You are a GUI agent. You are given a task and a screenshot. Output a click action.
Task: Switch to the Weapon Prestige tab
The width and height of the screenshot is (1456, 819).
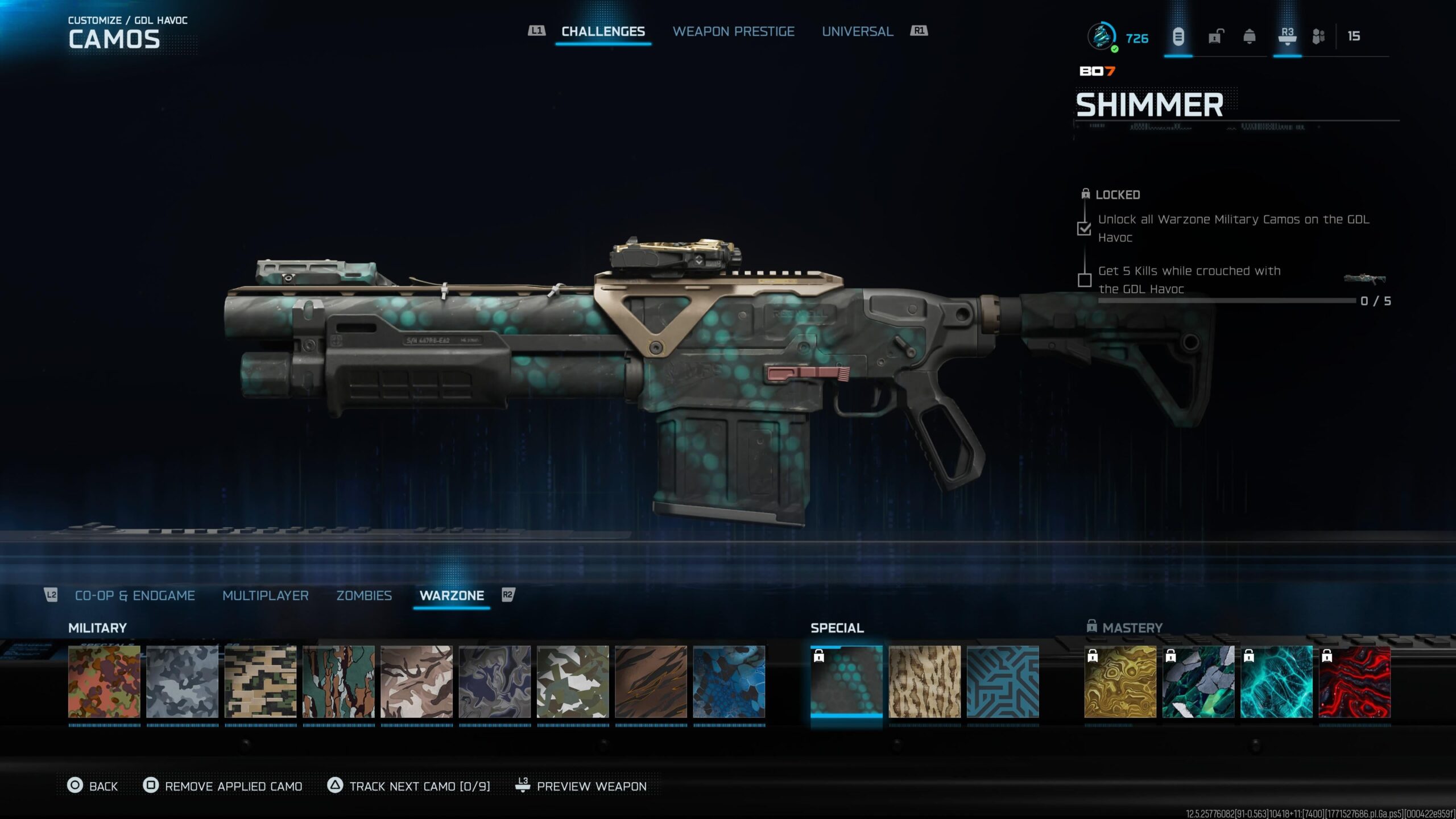pos(733,31)
